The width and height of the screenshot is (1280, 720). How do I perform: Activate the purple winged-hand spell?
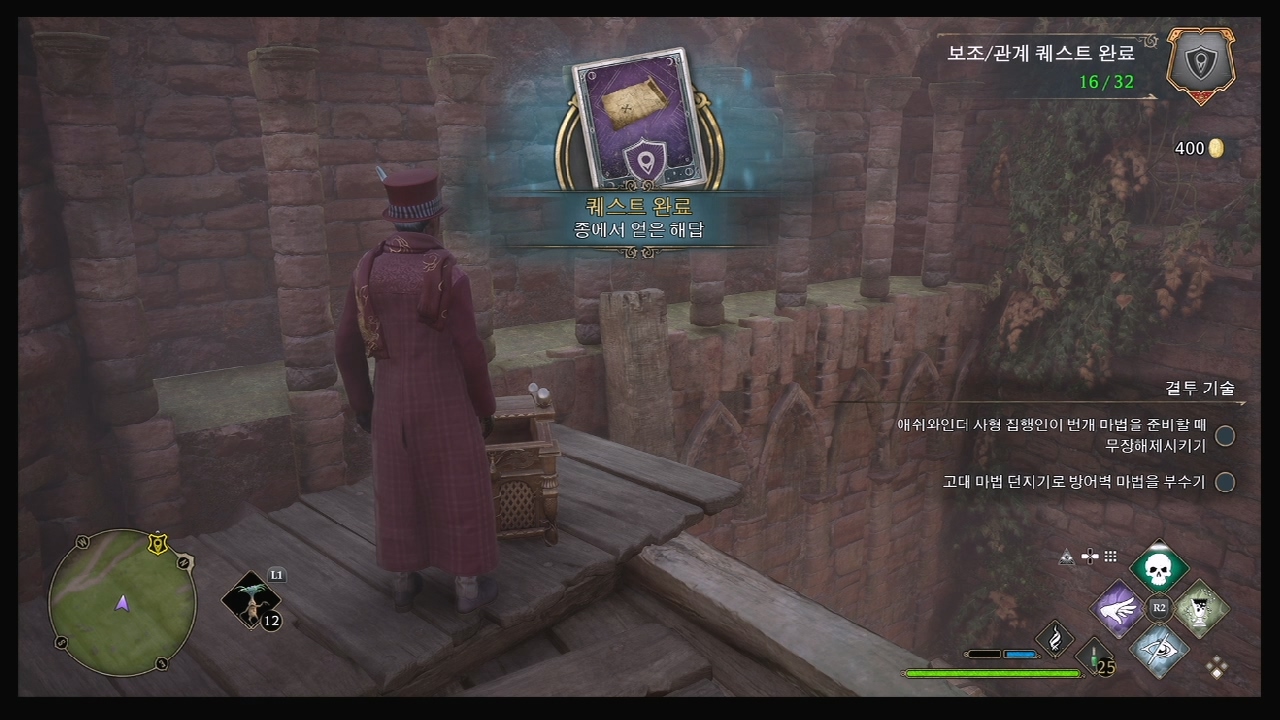[1117, 608]
